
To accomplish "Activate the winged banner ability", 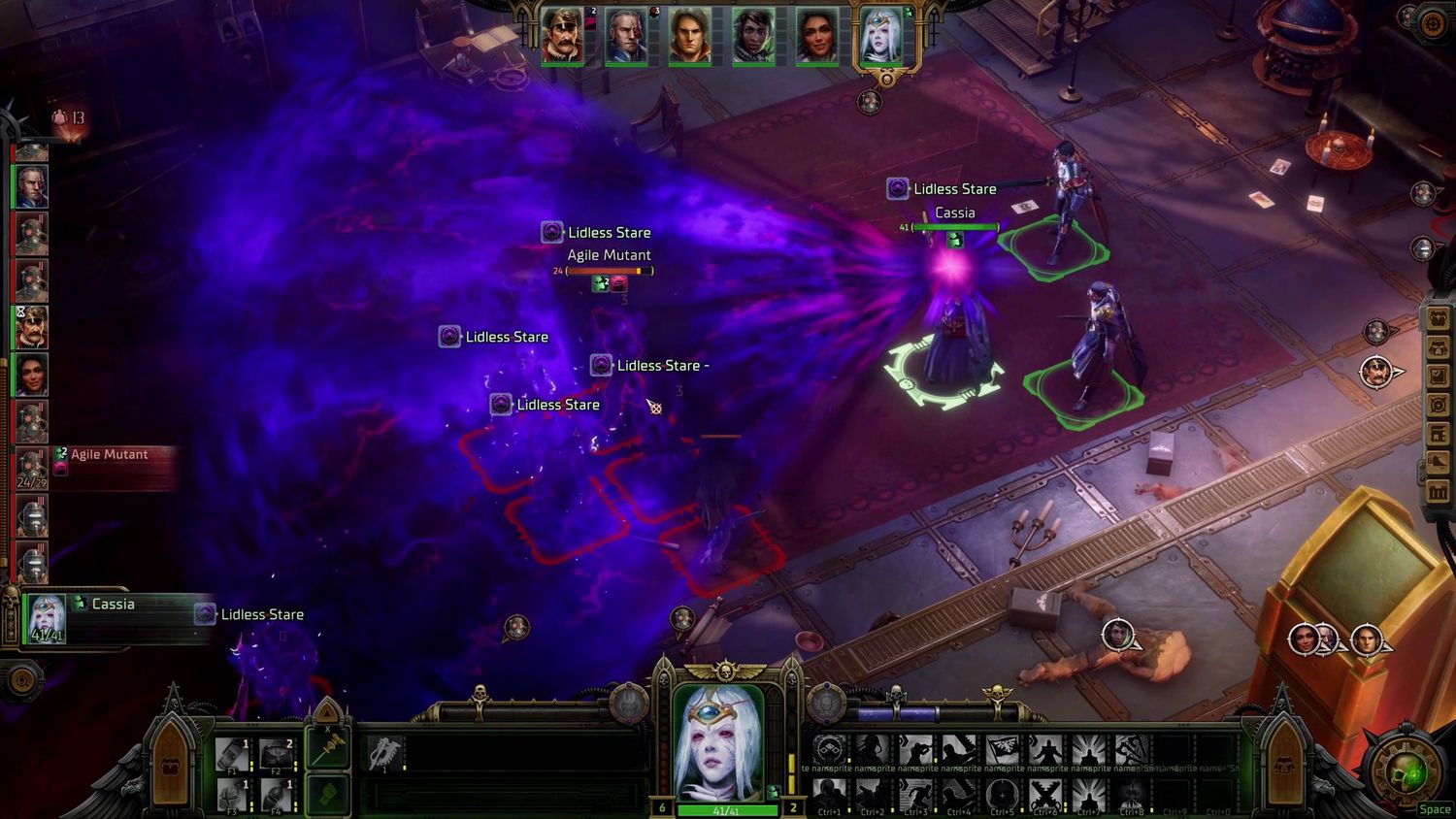I will 1003,750.
